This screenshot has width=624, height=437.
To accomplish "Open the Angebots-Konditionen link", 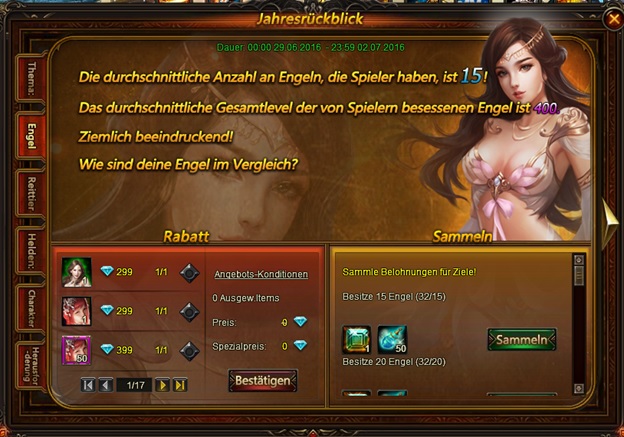I will click(x=261, y=274).
